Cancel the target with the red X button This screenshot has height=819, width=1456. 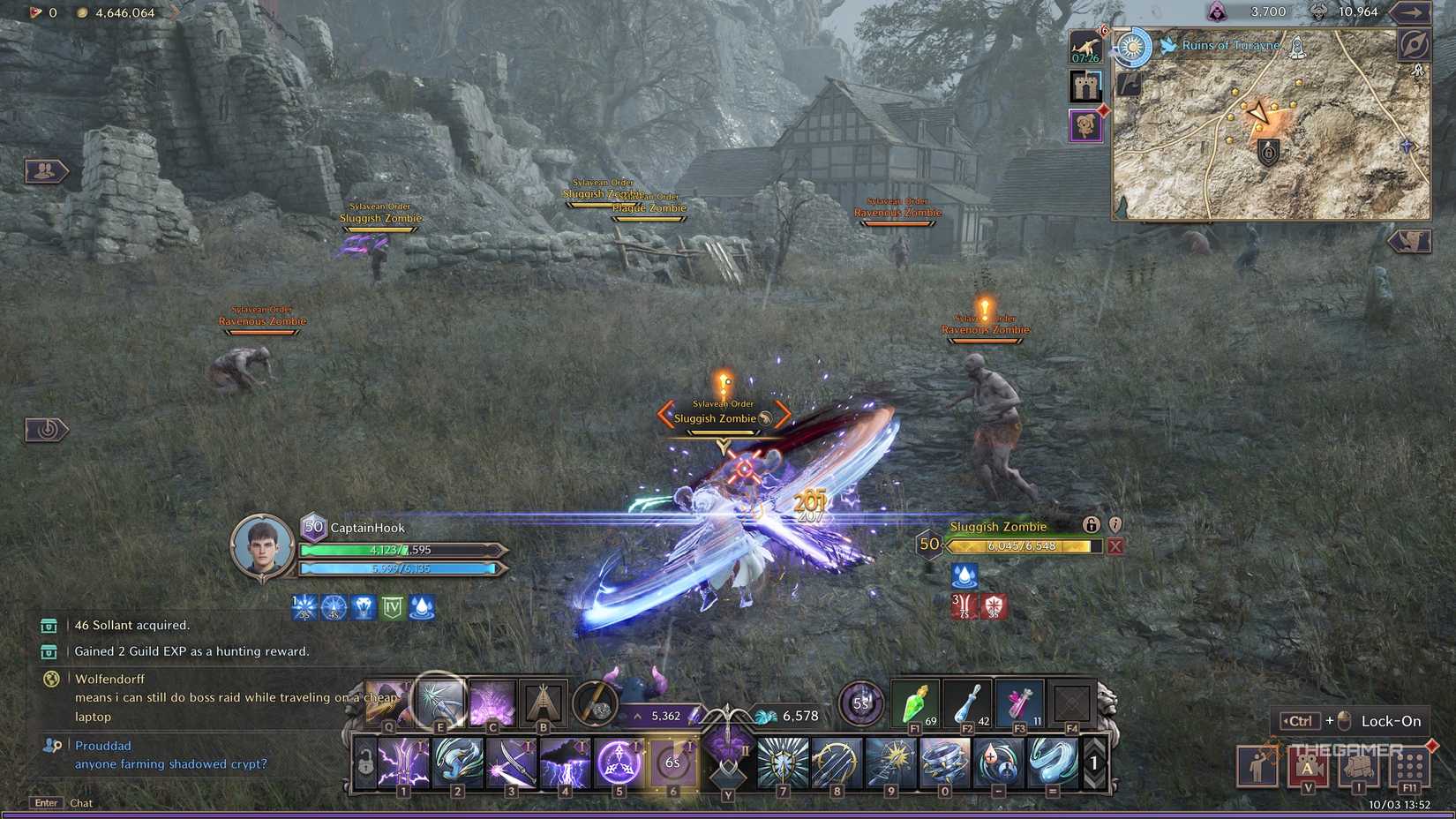coord(1114,546)
